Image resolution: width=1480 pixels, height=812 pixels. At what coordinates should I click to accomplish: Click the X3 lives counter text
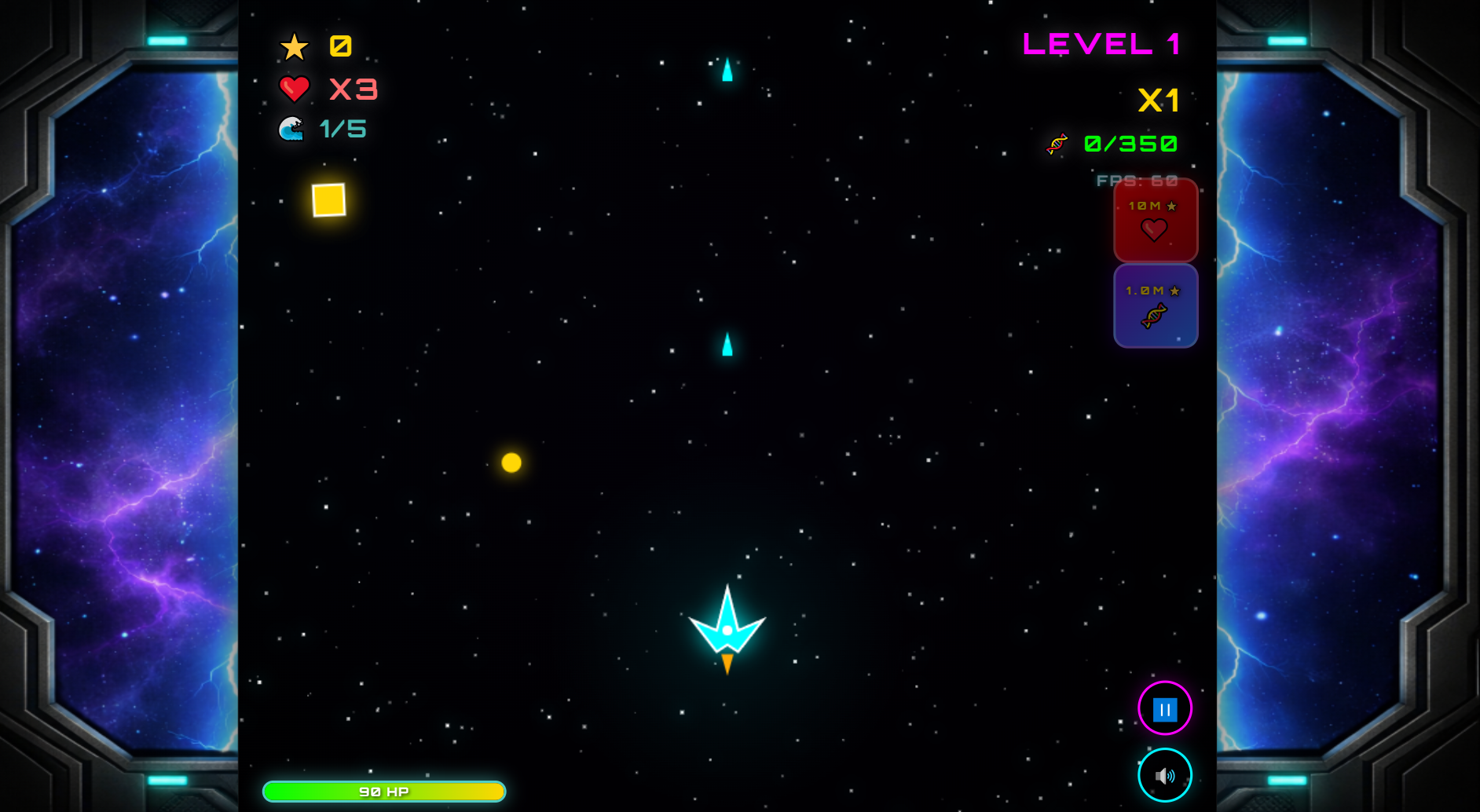click(x=352, y=89)
